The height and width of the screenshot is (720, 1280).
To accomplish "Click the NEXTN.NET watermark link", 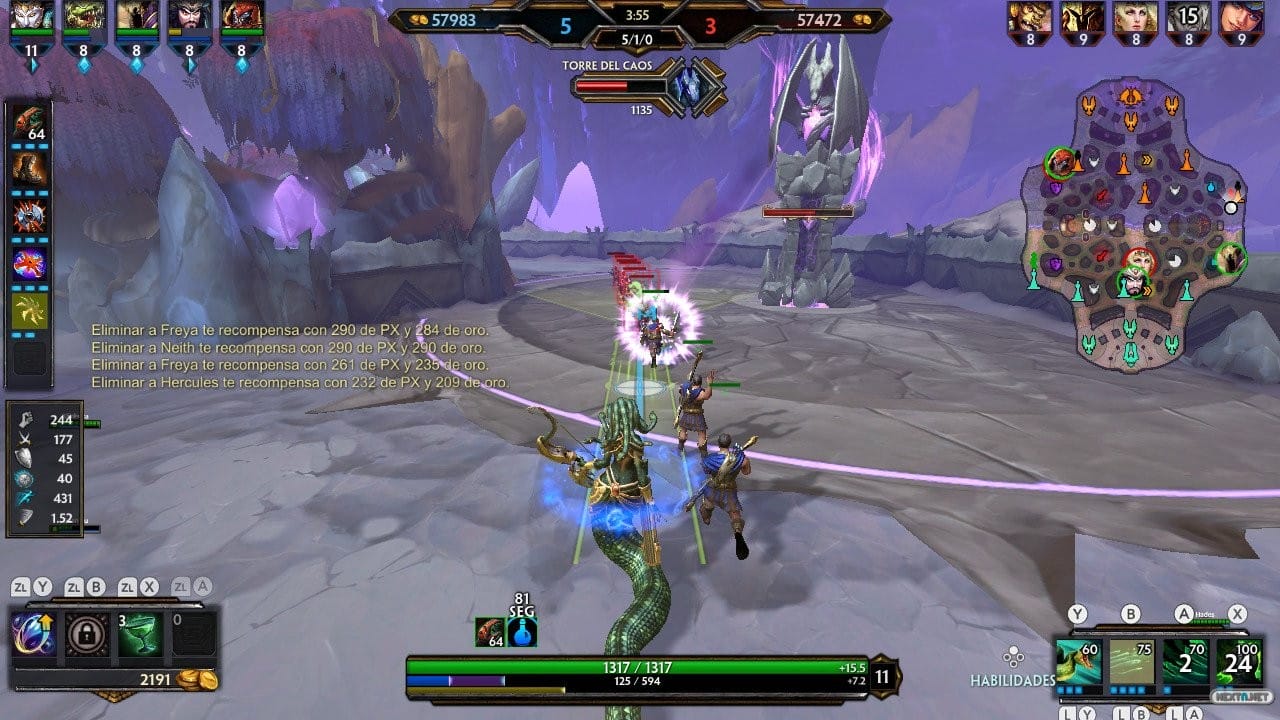I will pyautogui.click(x=1240, y=696).
